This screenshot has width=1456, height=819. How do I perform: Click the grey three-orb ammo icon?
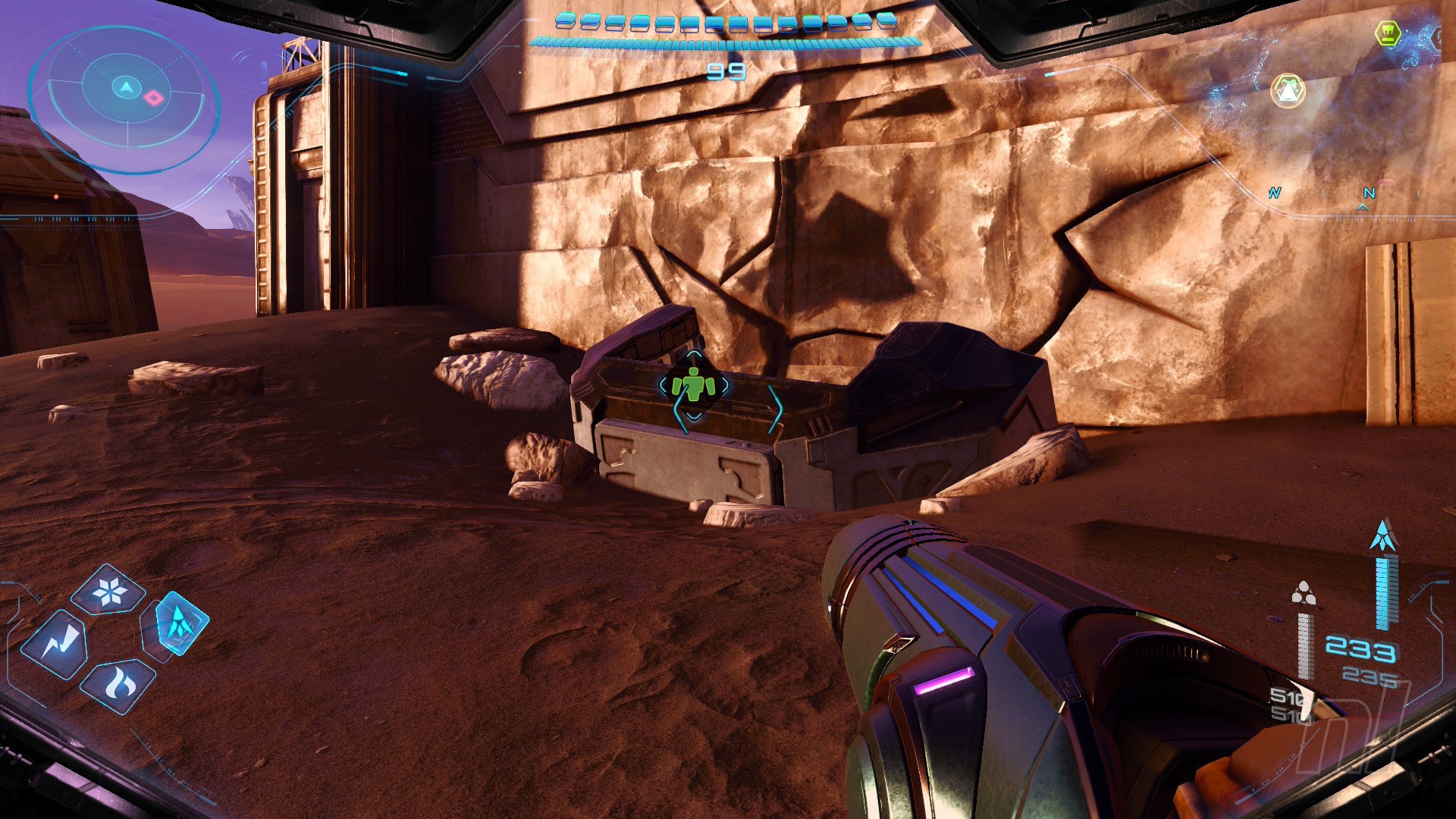(1304, 594)
